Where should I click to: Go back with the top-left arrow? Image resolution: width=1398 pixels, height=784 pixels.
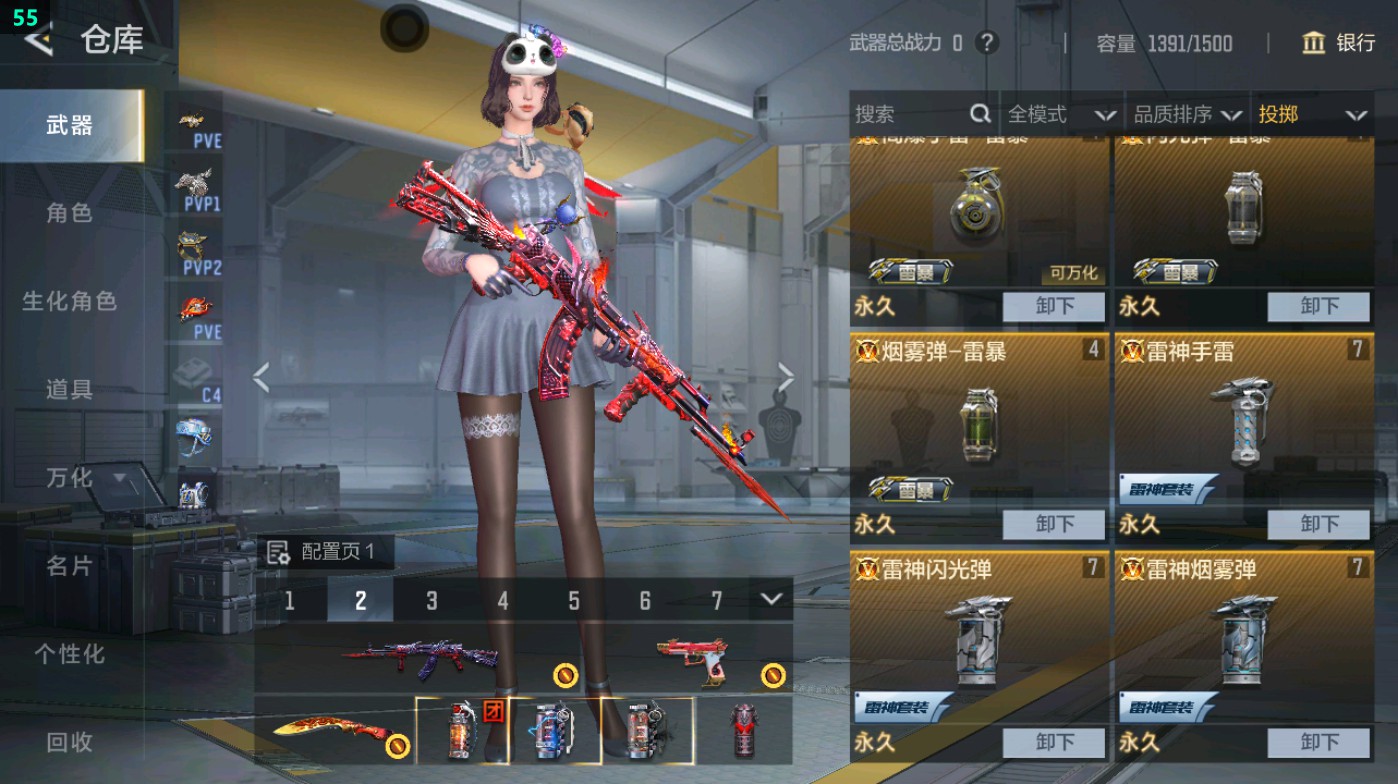pos(40,40)
